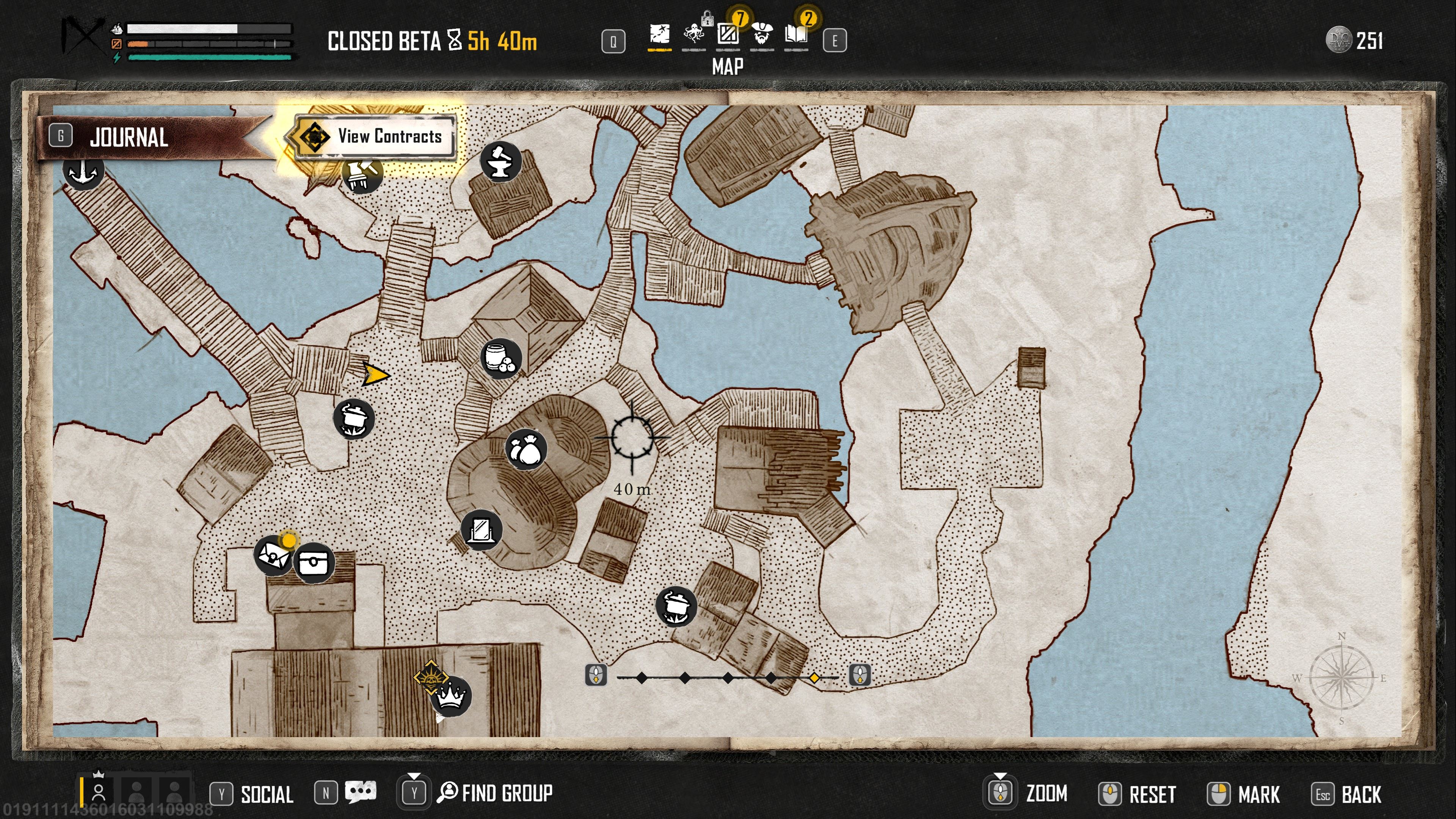Switch to the kraken tab
The image size is (1456, 819).
click(x=693, y=35)
